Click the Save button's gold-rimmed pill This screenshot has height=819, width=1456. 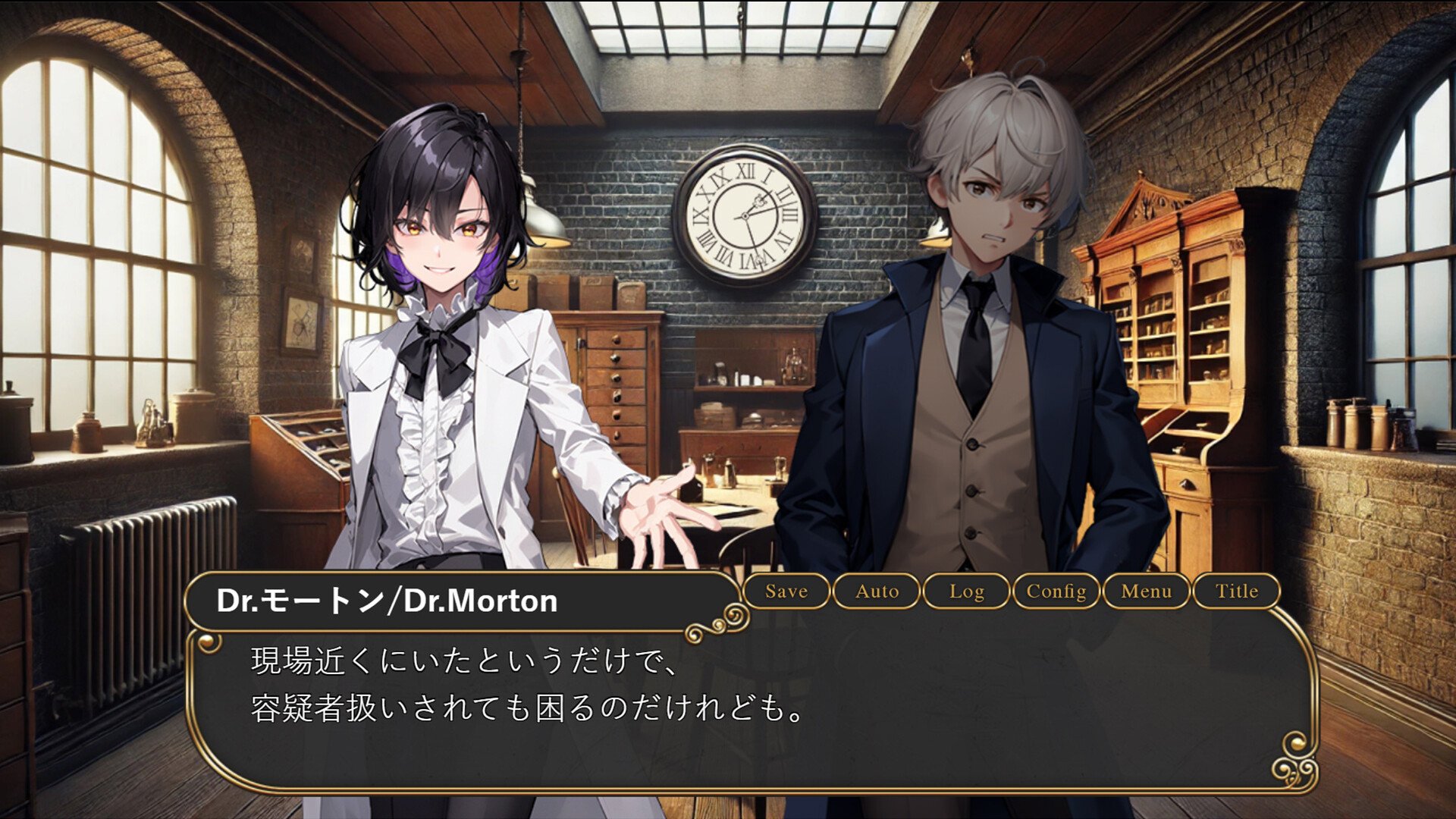786,591
